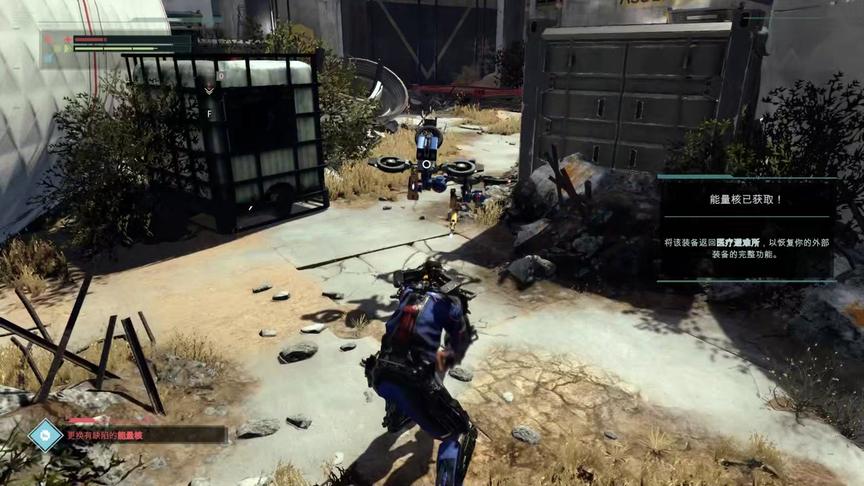Click the diamond objective tracker icon

click(x=45, y=435)
